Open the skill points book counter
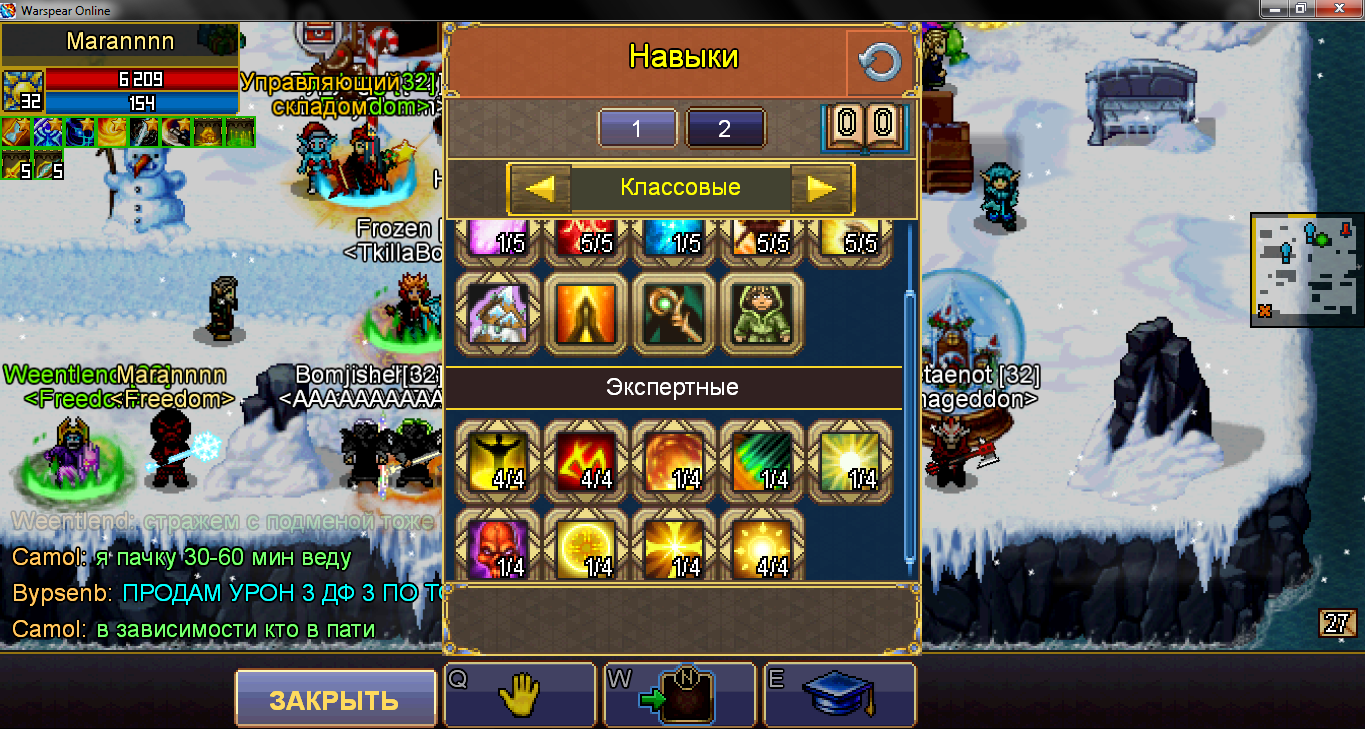The height and width of the screenshot is (729, 1365). [863, 126]
